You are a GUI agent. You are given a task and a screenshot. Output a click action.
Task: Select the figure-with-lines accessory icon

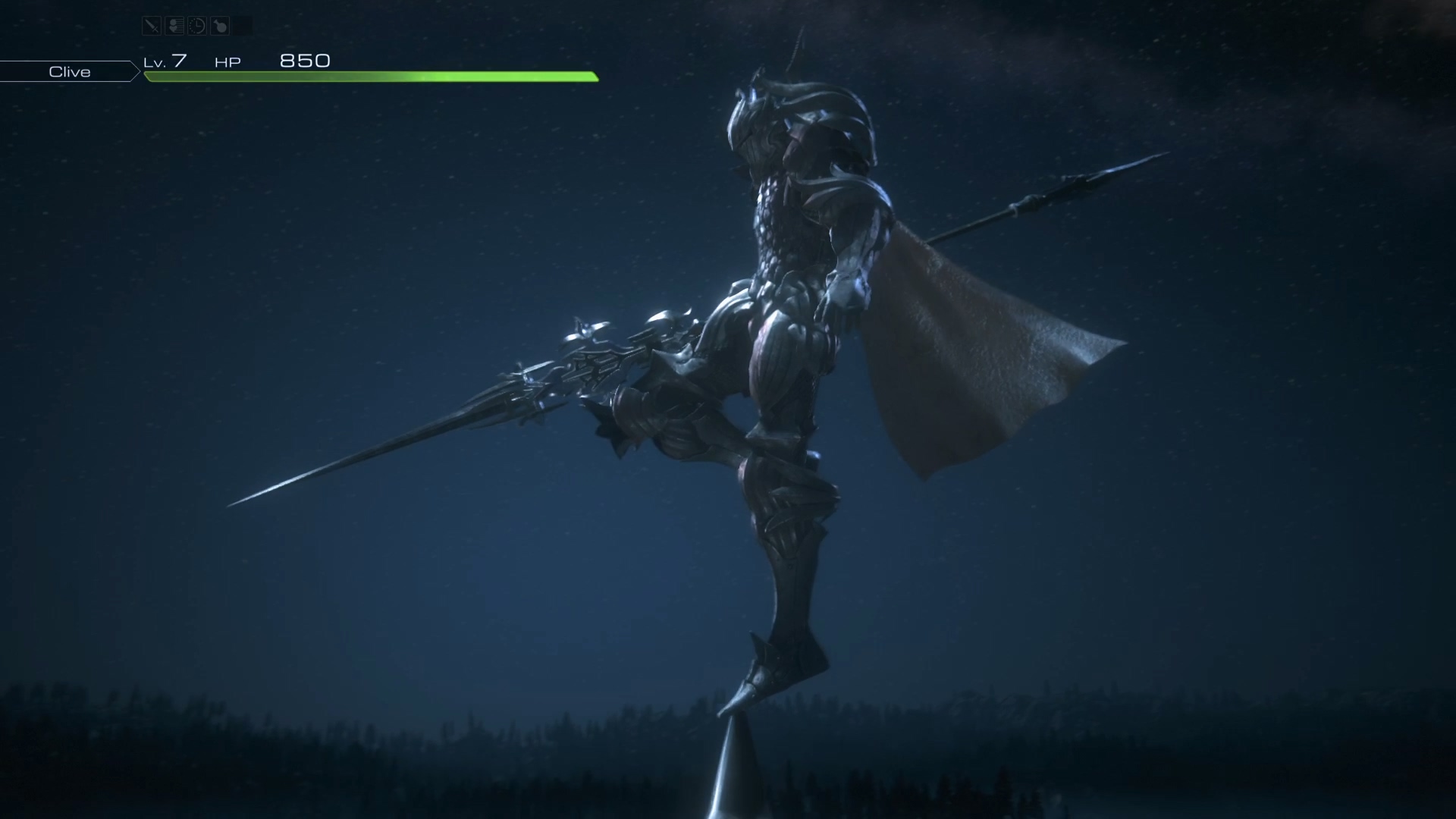174,27
